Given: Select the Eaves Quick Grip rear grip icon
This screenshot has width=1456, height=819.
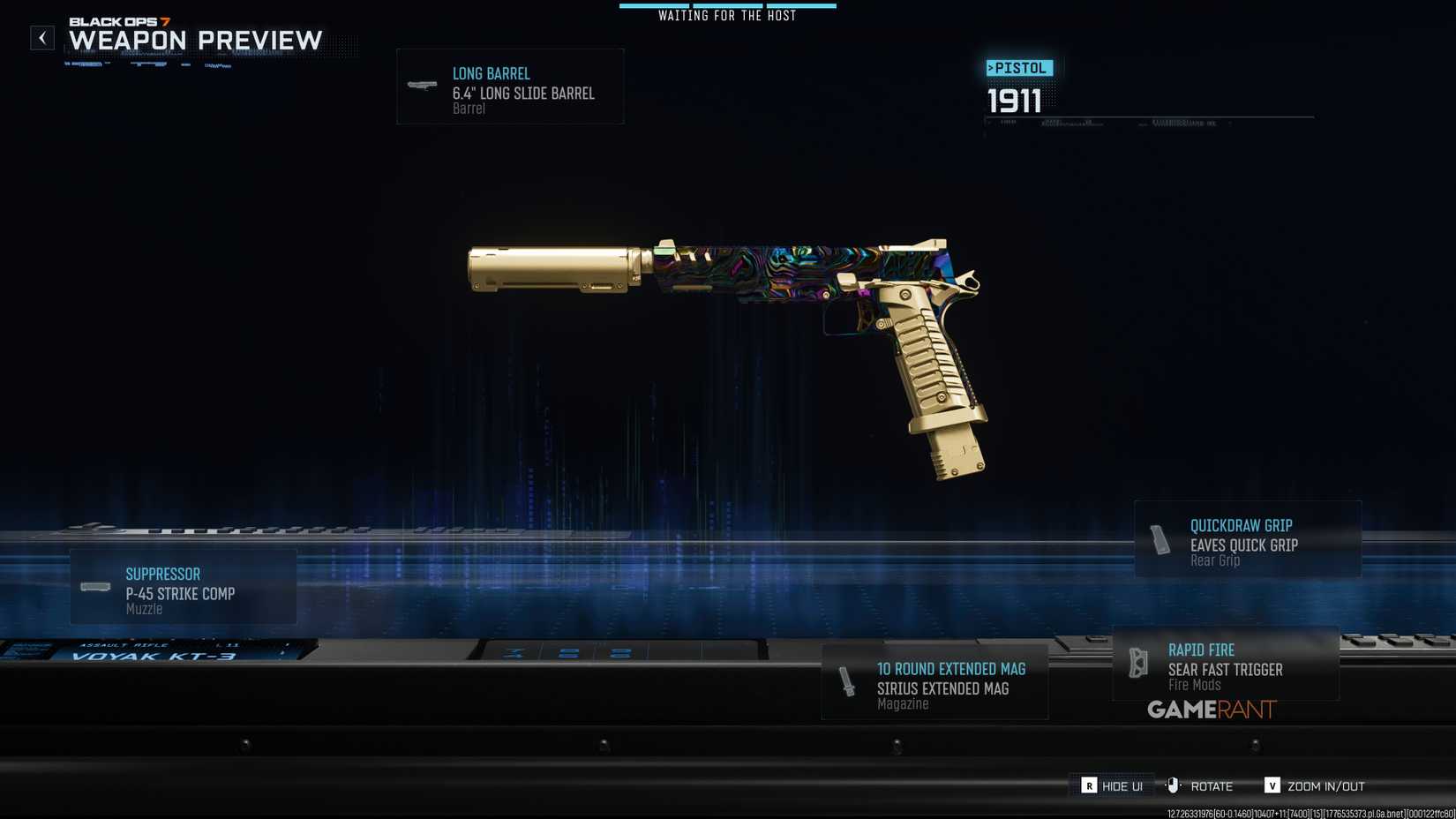Looking at the screenshot, I should coord(1159,538).
